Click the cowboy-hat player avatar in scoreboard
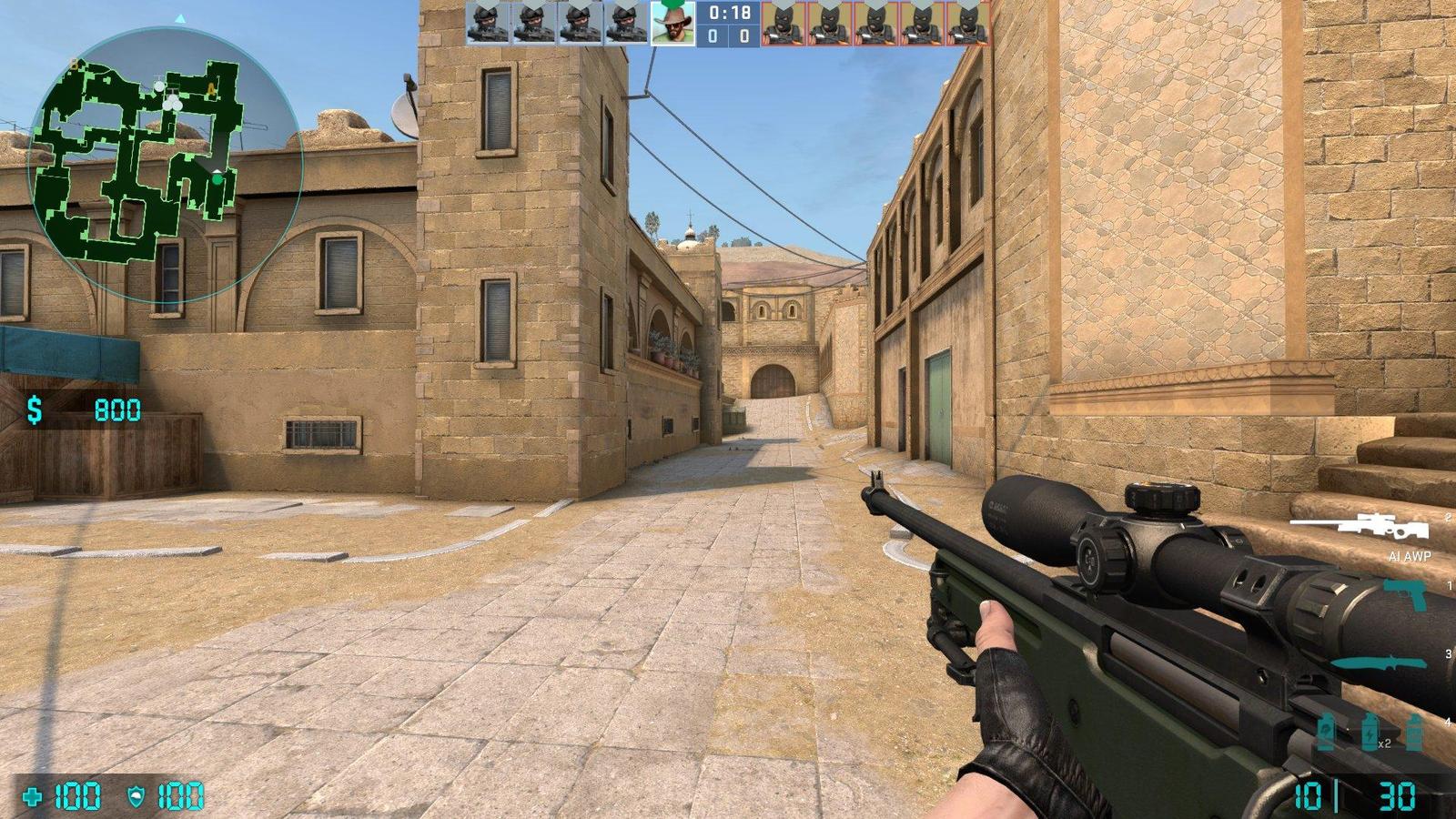This screenshot has width=1456, height=819. 672,25
